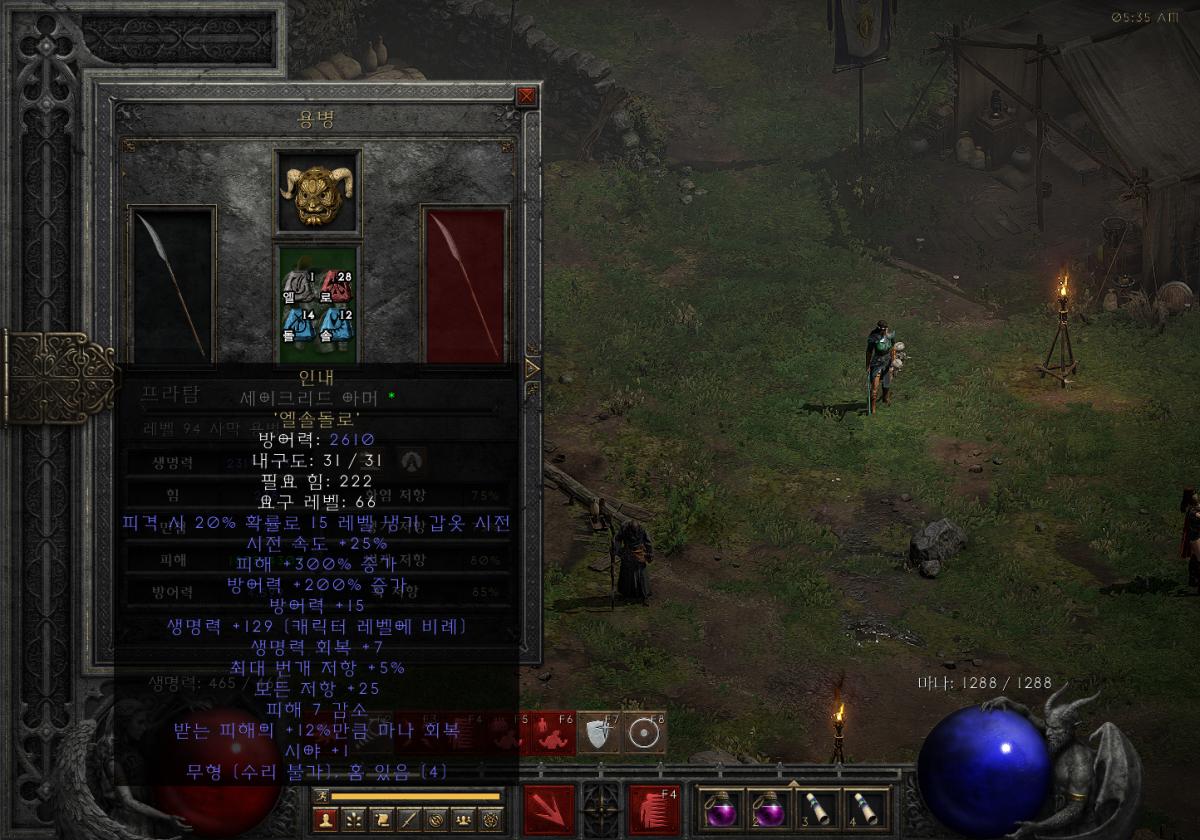This screenshot has width=1200, height=840.
Task: Select the spear in the left weapon slot
Action: coord(173,285)
